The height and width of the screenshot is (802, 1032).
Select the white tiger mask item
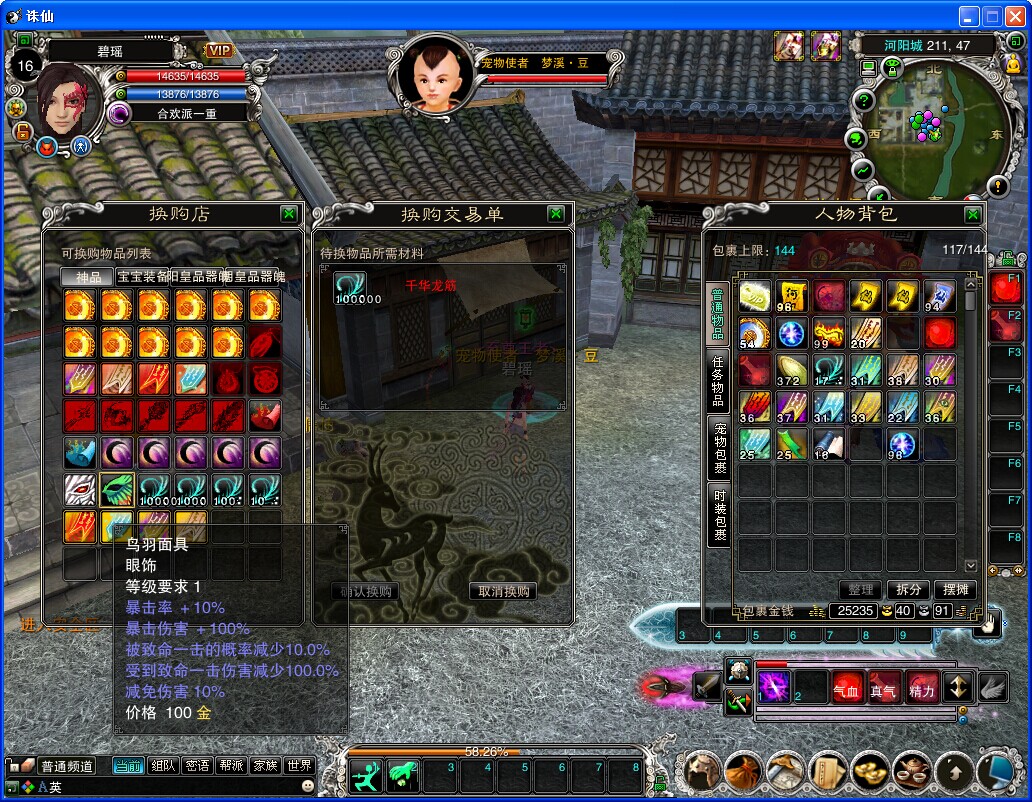pyautogui.click(x=80, y=489)
